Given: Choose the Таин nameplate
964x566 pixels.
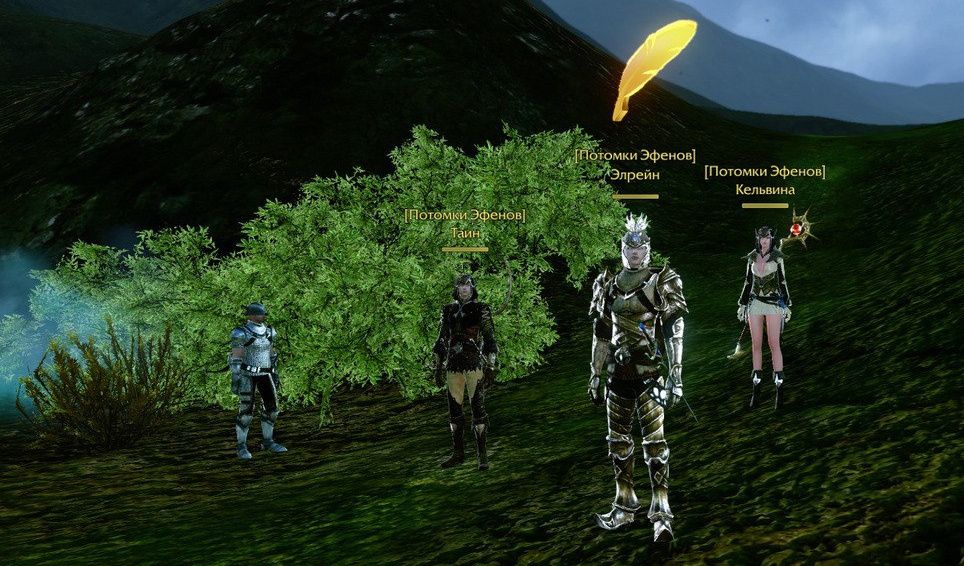Looking at the screenshot, I should [465, 232].
